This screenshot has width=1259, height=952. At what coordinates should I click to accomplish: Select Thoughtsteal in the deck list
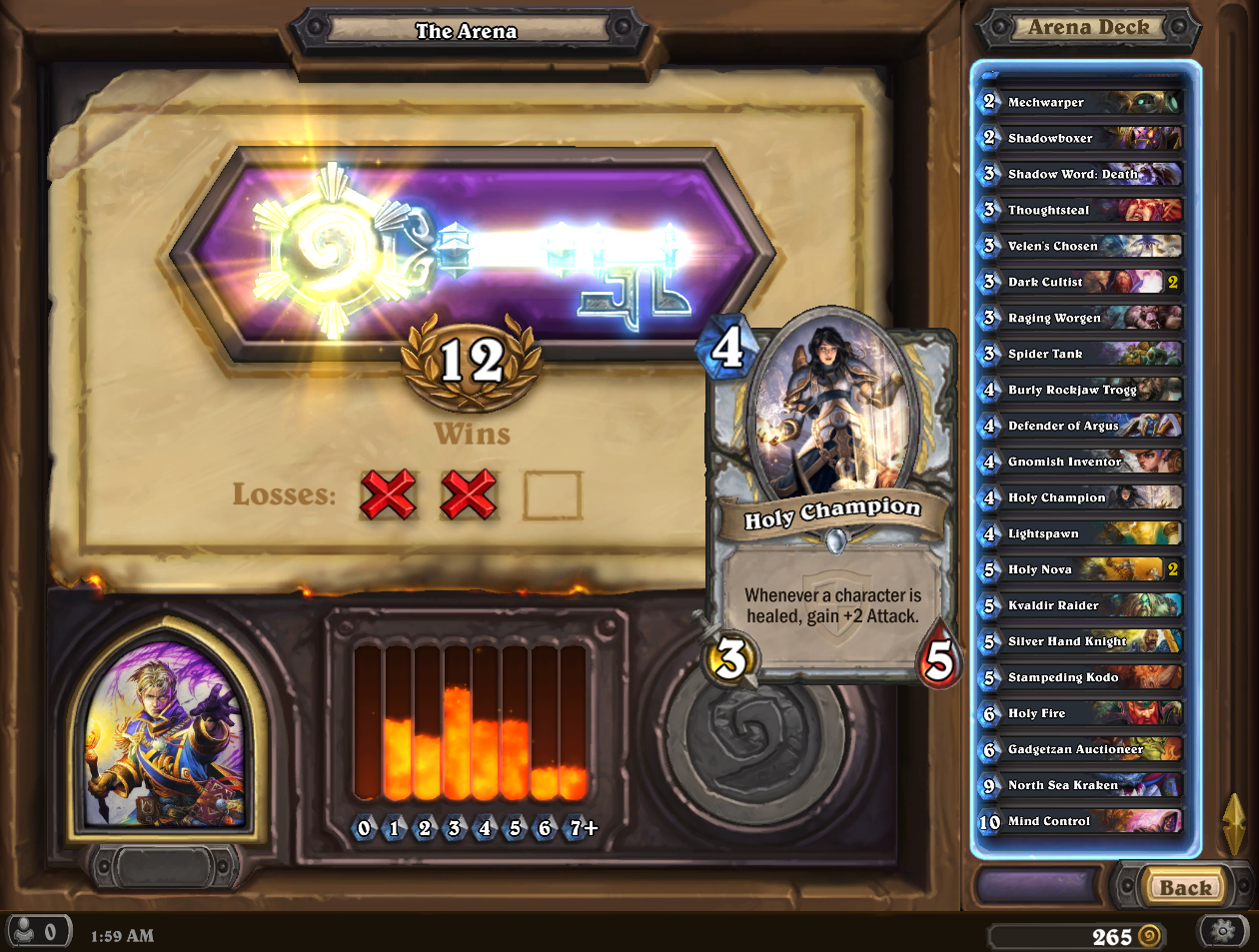pos(1081,210)
